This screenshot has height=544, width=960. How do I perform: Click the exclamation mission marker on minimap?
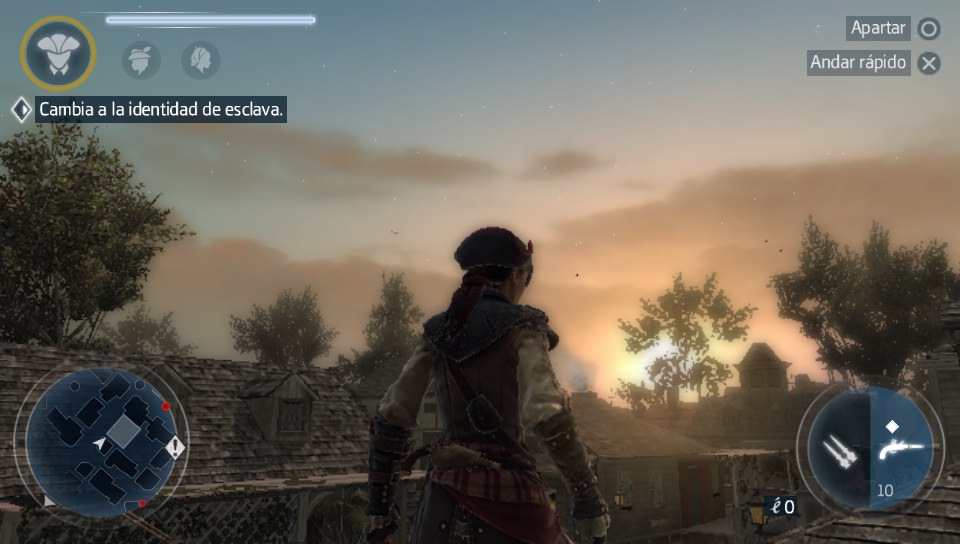click(175, 447)
